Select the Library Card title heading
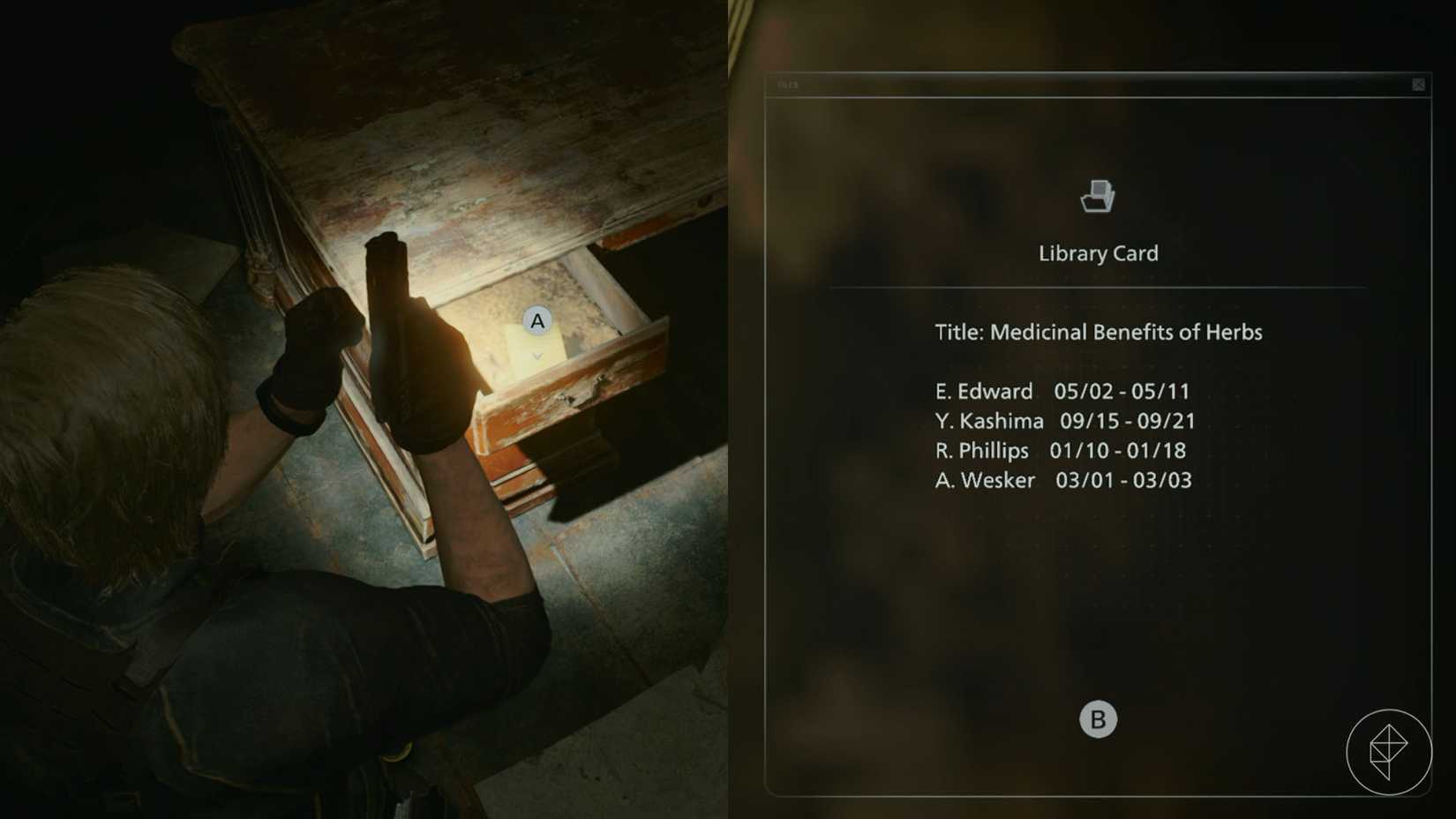 click(x=1097, y=253)
